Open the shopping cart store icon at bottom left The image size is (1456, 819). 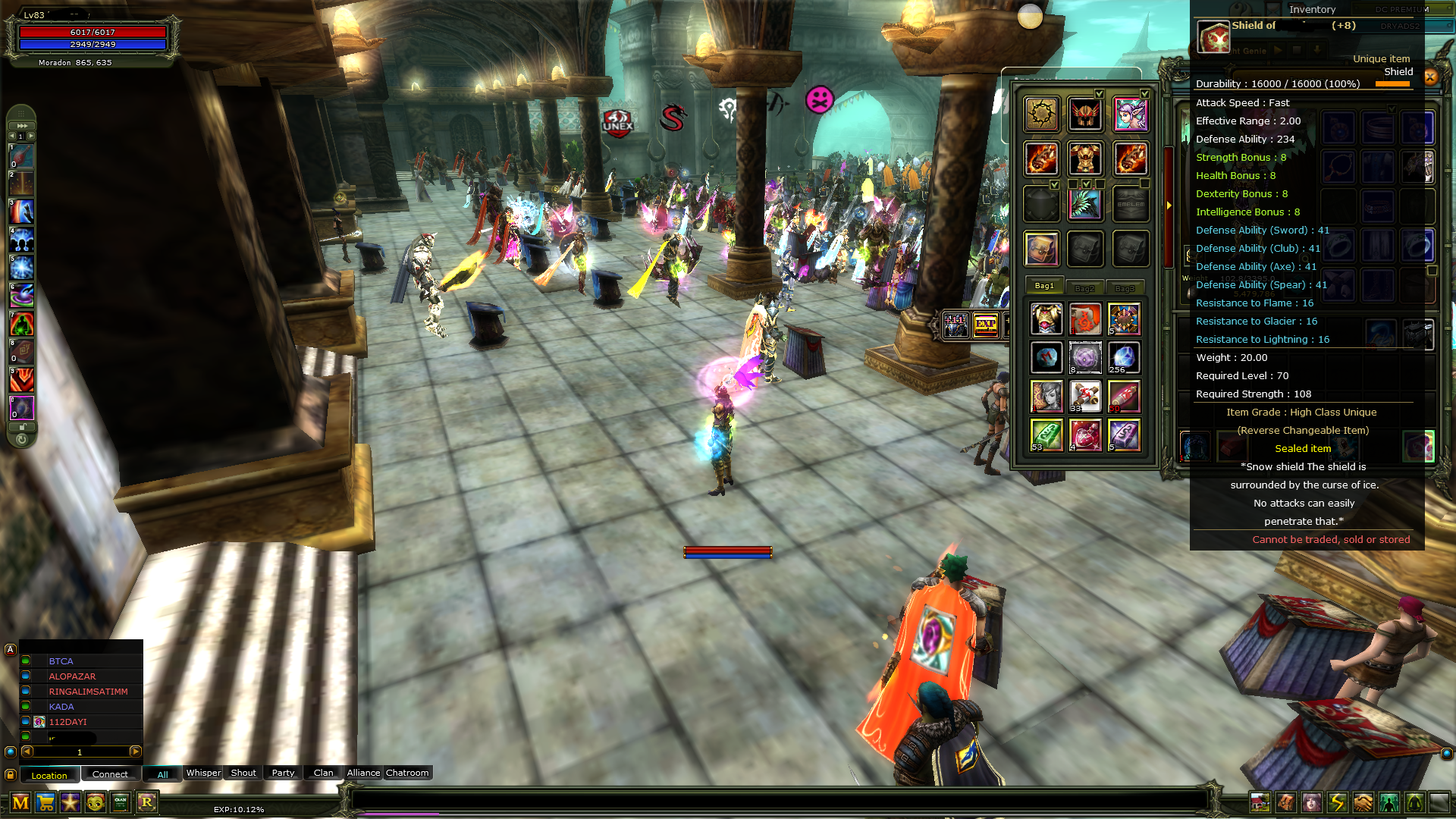tap(46, 802)
